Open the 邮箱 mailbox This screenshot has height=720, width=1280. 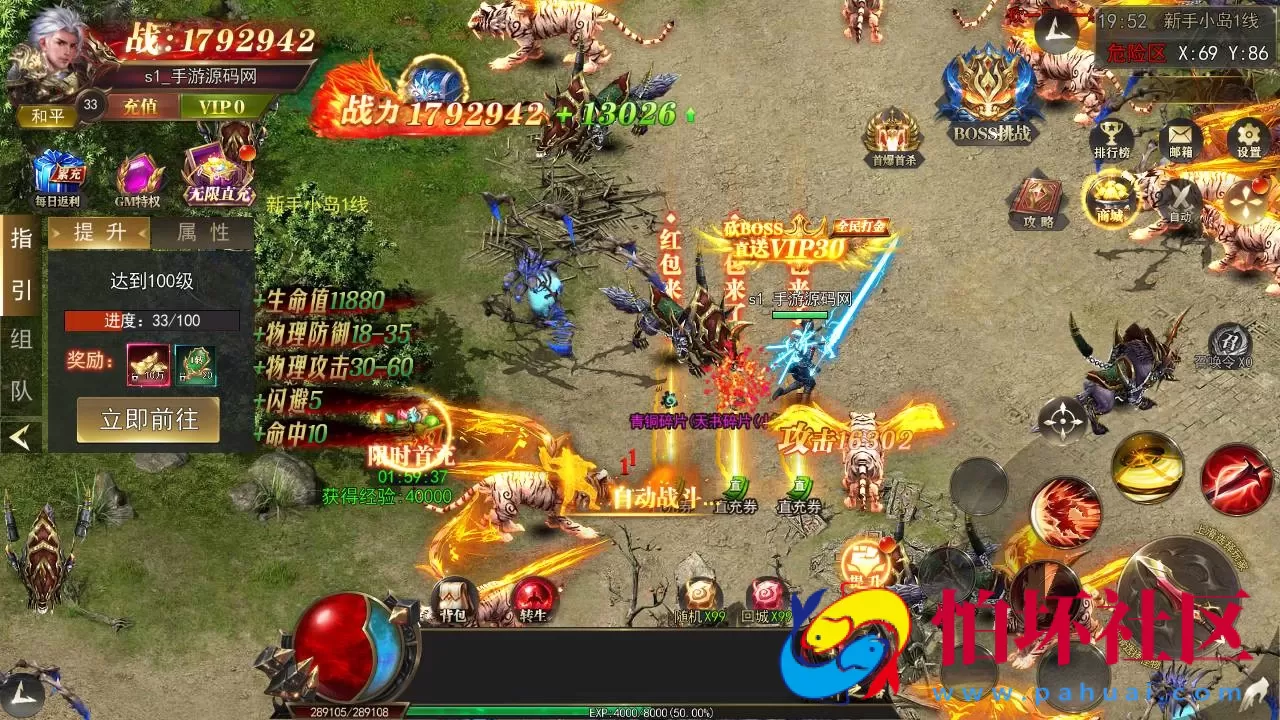pos(1181,140)
